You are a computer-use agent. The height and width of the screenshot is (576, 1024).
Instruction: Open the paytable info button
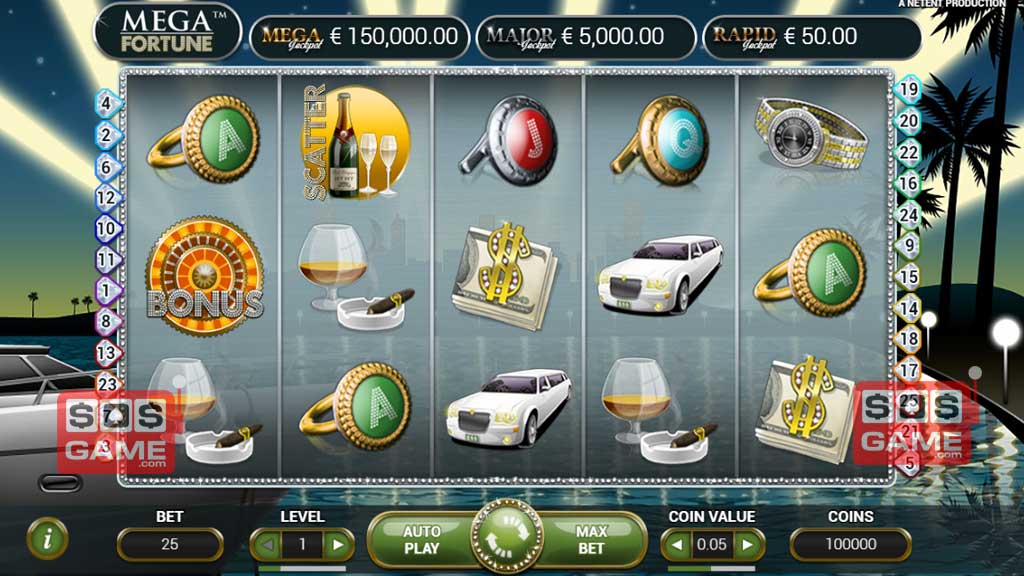pos(46,538)
